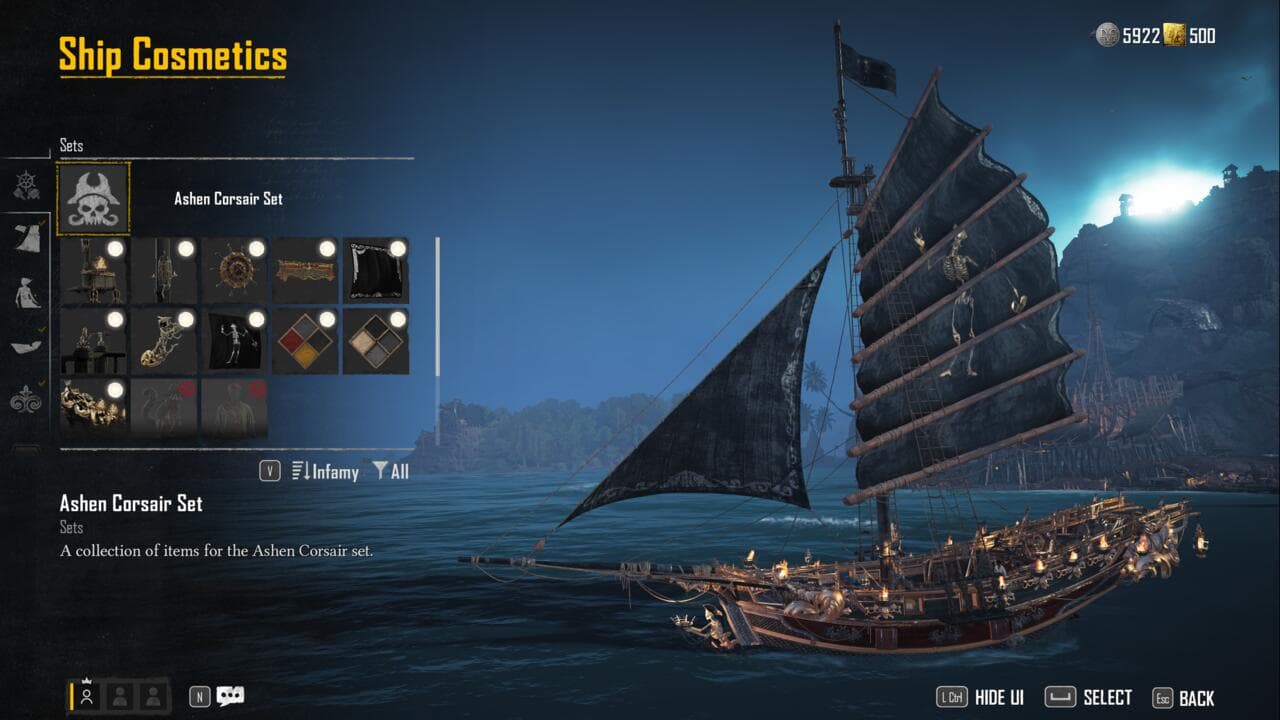
Task: Pick the skeleton flag emblem item
Action: point(235,341)
